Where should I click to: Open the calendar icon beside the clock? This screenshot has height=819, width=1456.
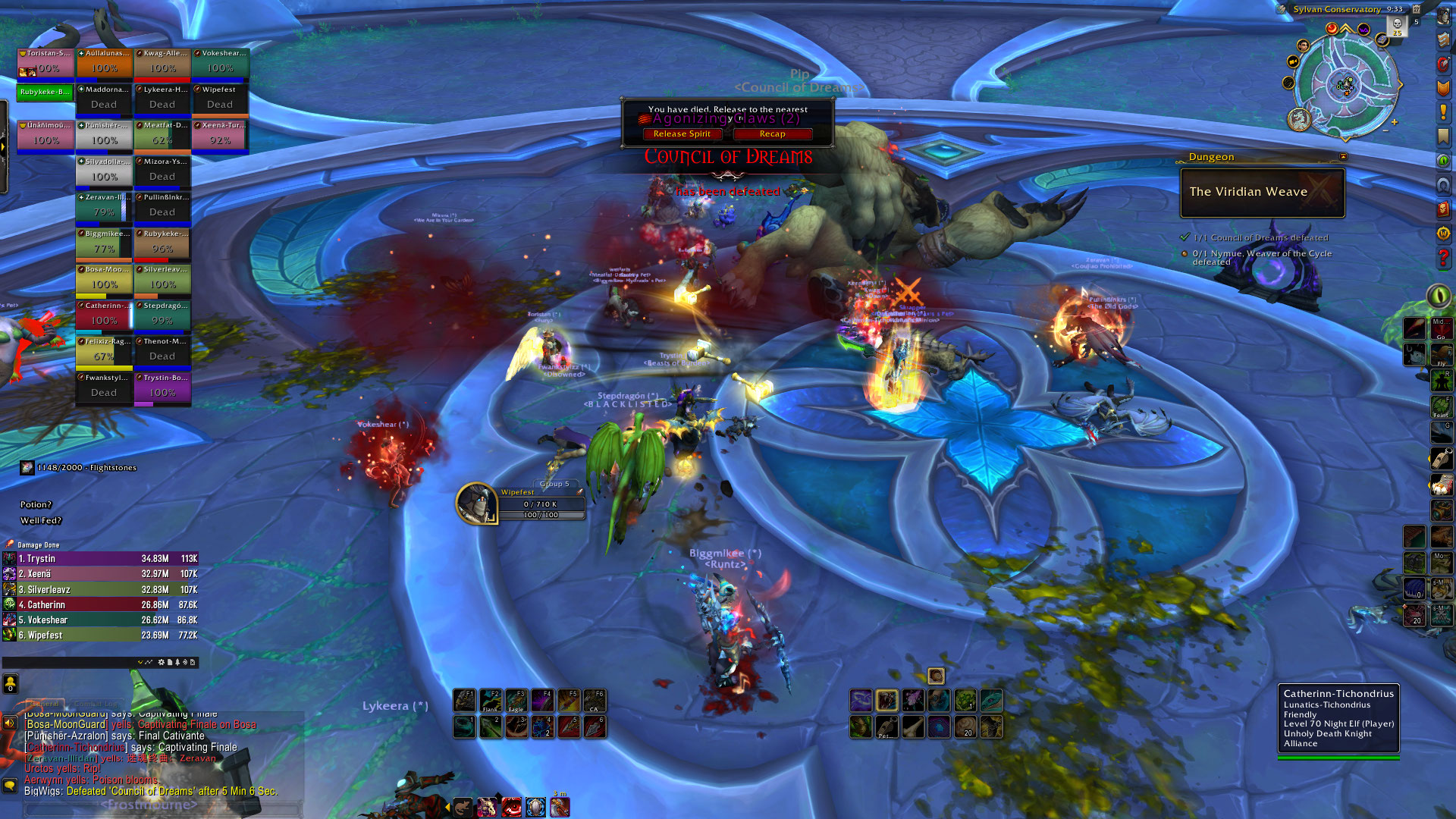pos(1416,9)
